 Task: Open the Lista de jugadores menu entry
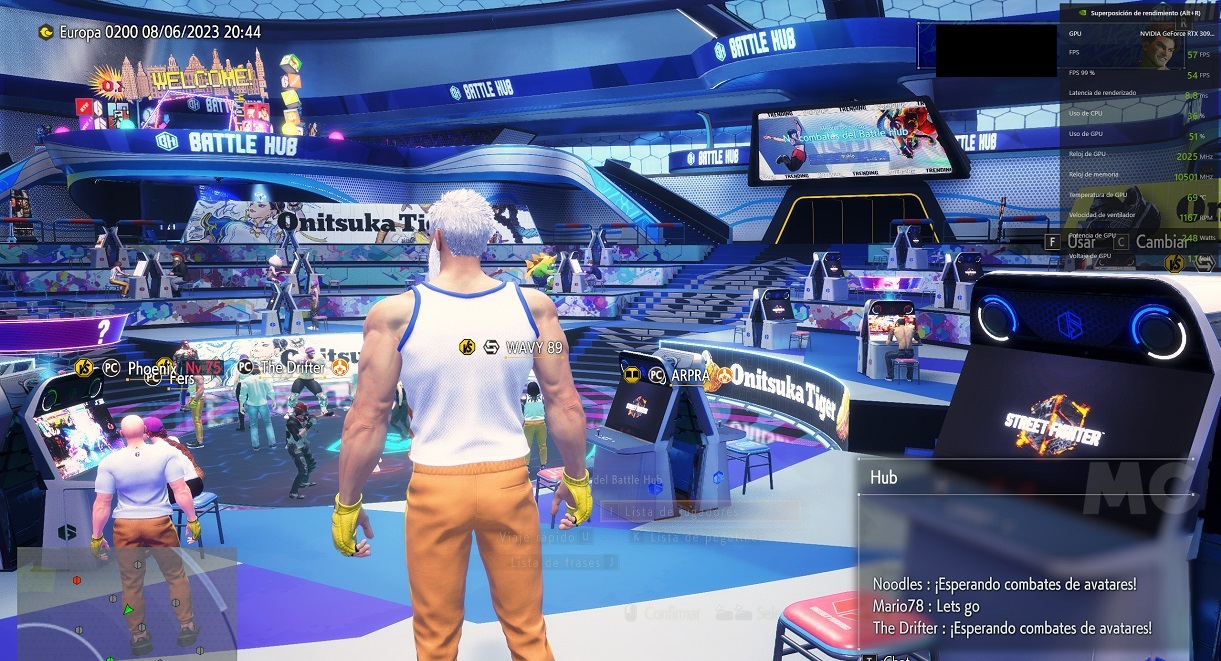(x=699, y=512)
